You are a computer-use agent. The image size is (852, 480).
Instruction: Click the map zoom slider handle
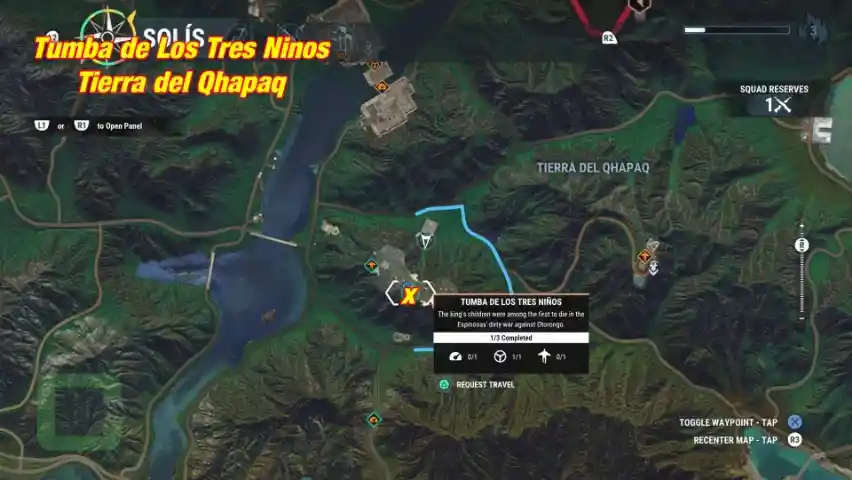click(801, 245)
